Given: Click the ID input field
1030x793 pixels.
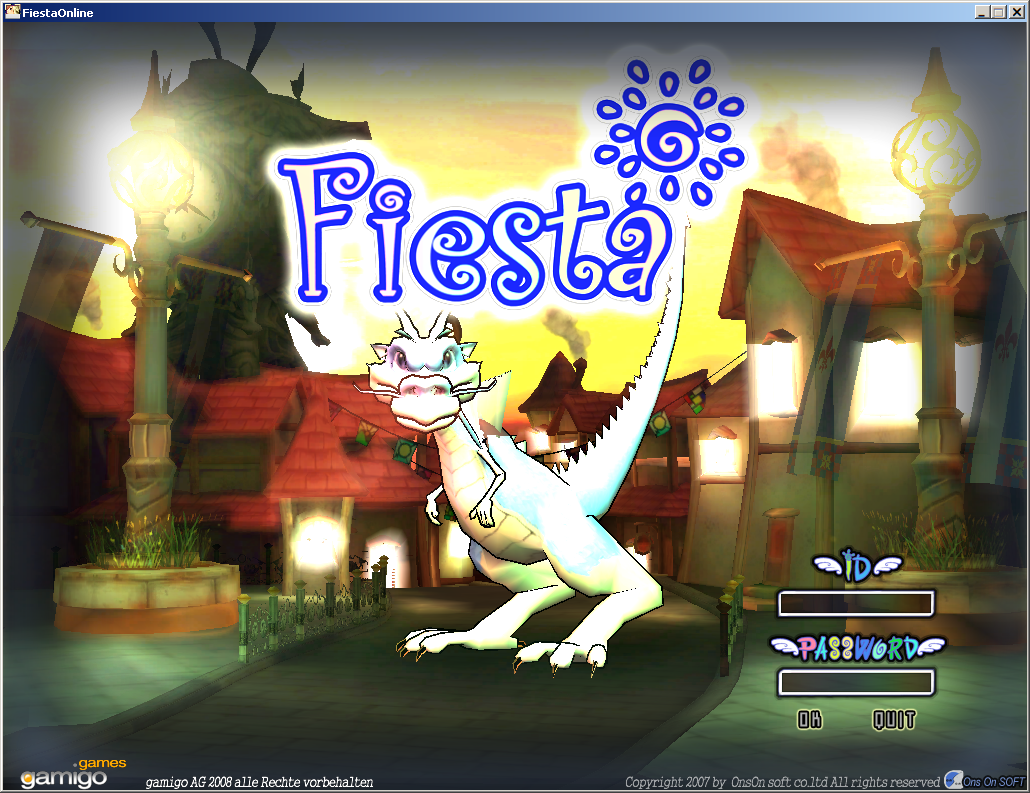Looking at the screenshot, I should [855, 603].
